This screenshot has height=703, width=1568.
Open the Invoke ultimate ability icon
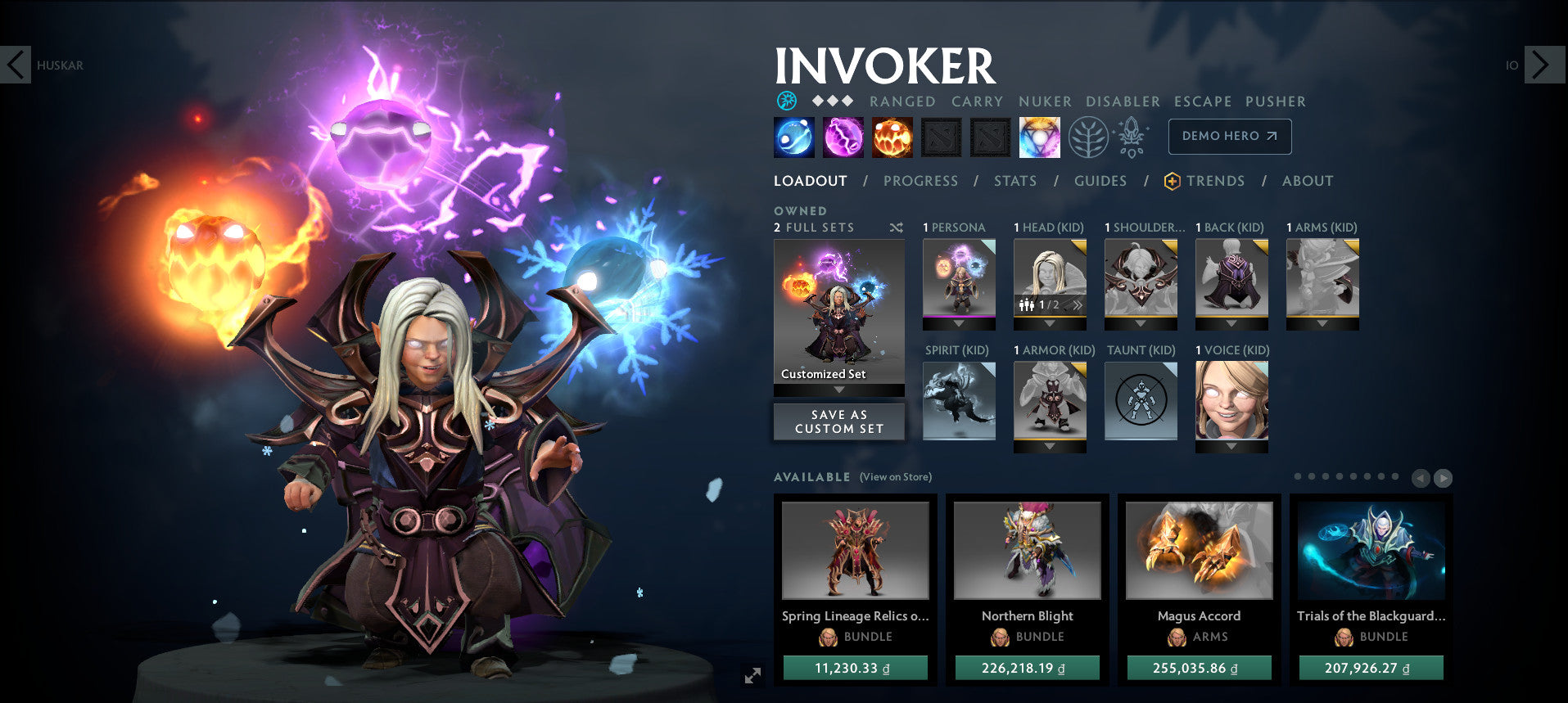(x=1038, y=137)
